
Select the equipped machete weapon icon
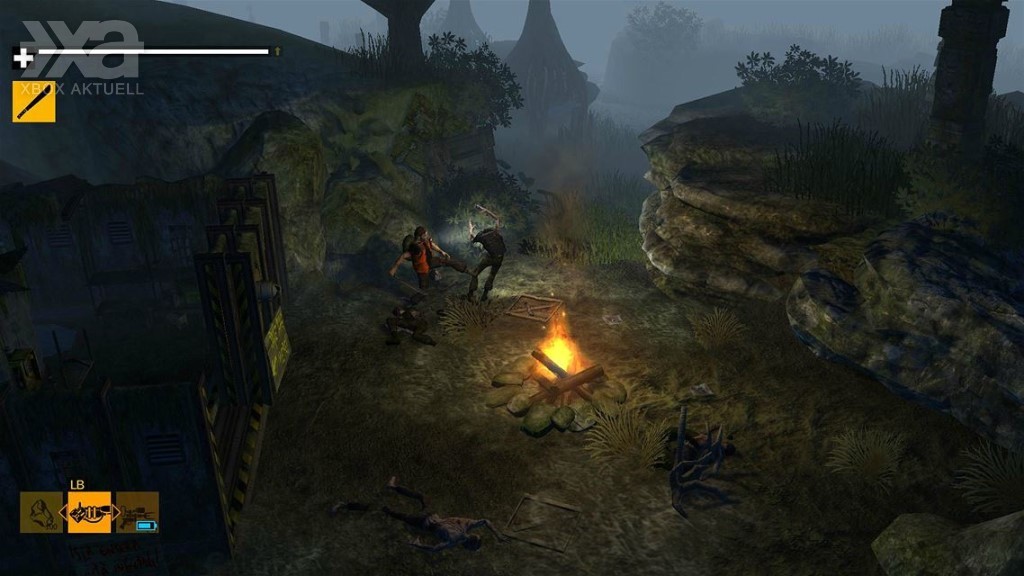[34, 101]
